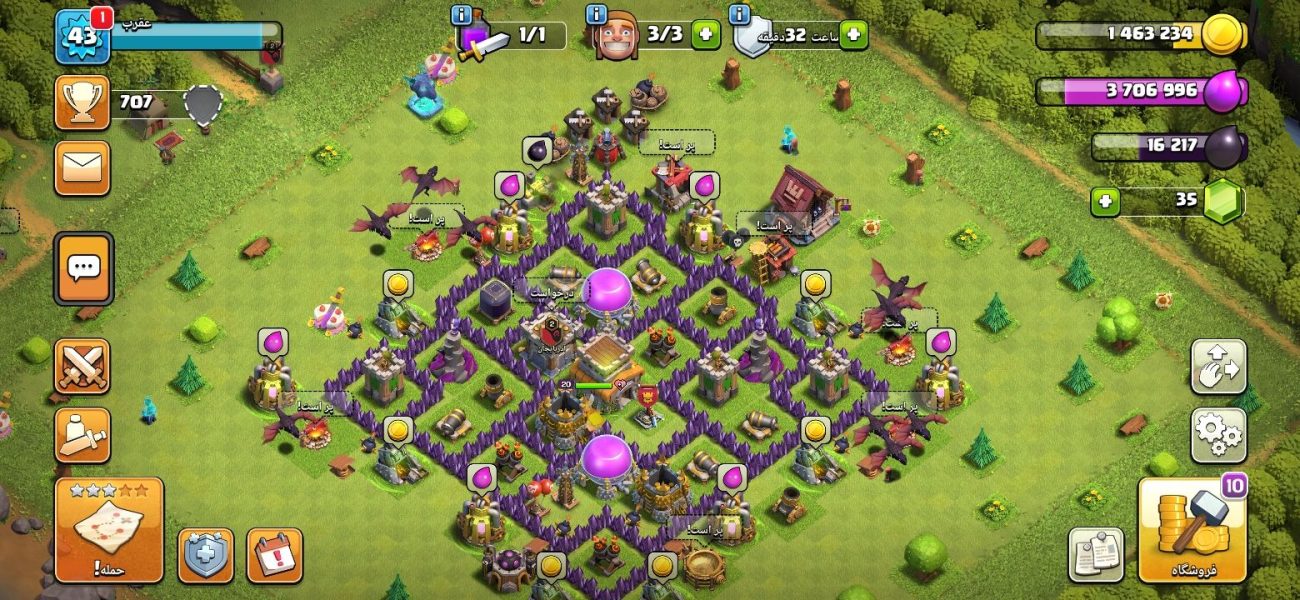
Task: Add gems with the green plus button
Action: (1104, 201)
